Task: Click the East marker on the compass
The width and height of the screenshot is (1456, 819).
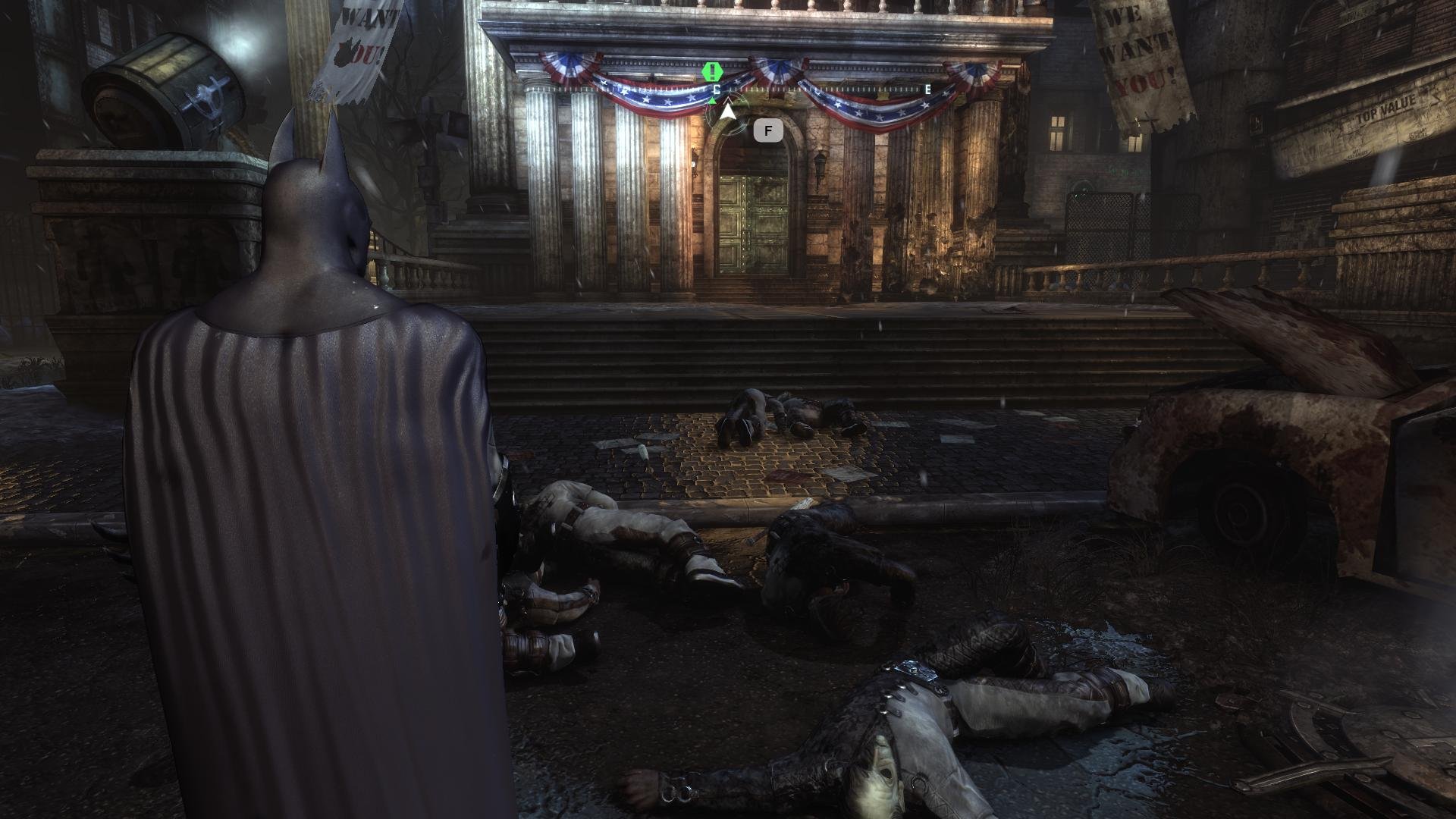Action: point(927,89)
